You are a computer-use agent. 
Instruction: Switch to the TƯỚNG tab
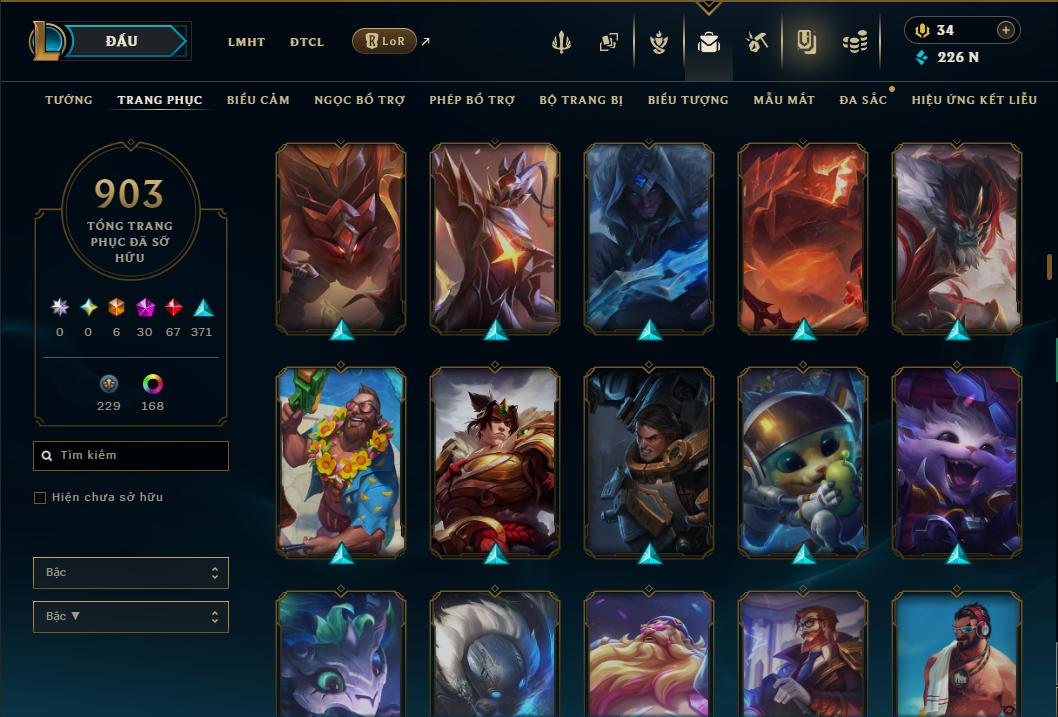click(x=69, y=100)
